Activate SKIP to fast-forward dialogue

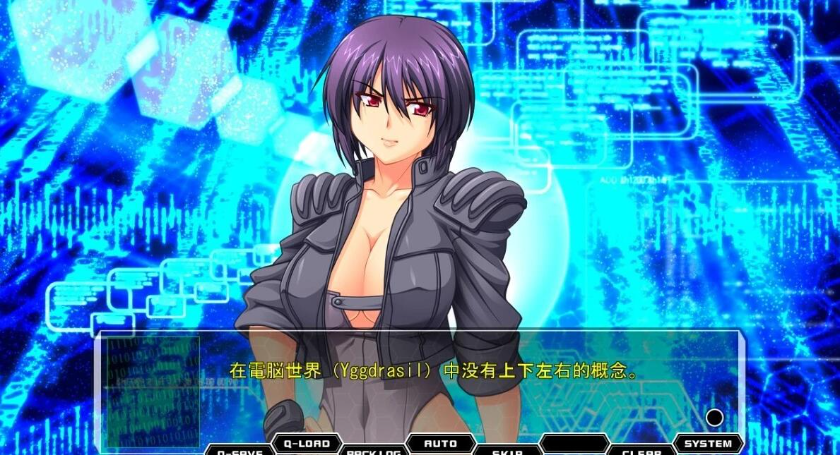507,450
